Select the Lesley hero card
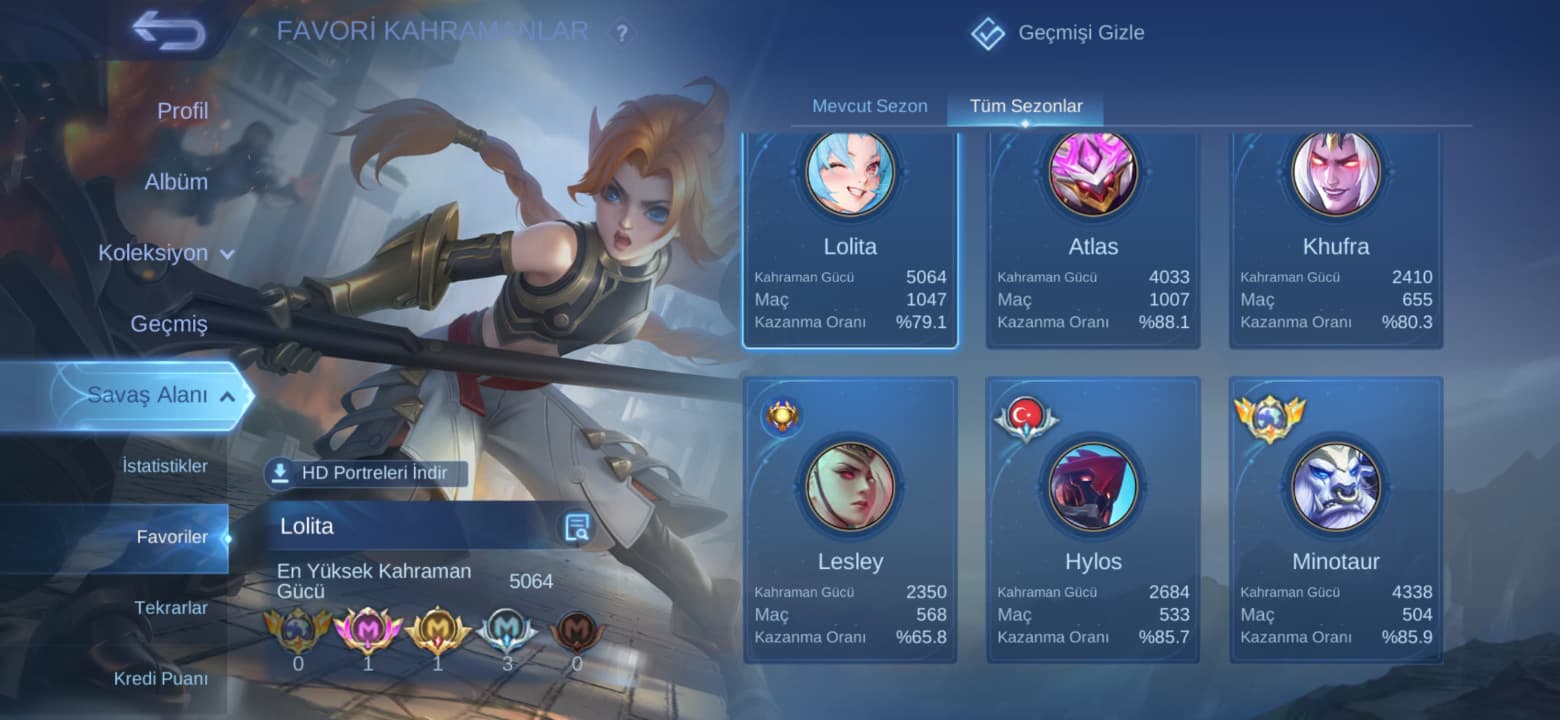This screenshot has width=1560, height=720. click(x=850, y=520)
